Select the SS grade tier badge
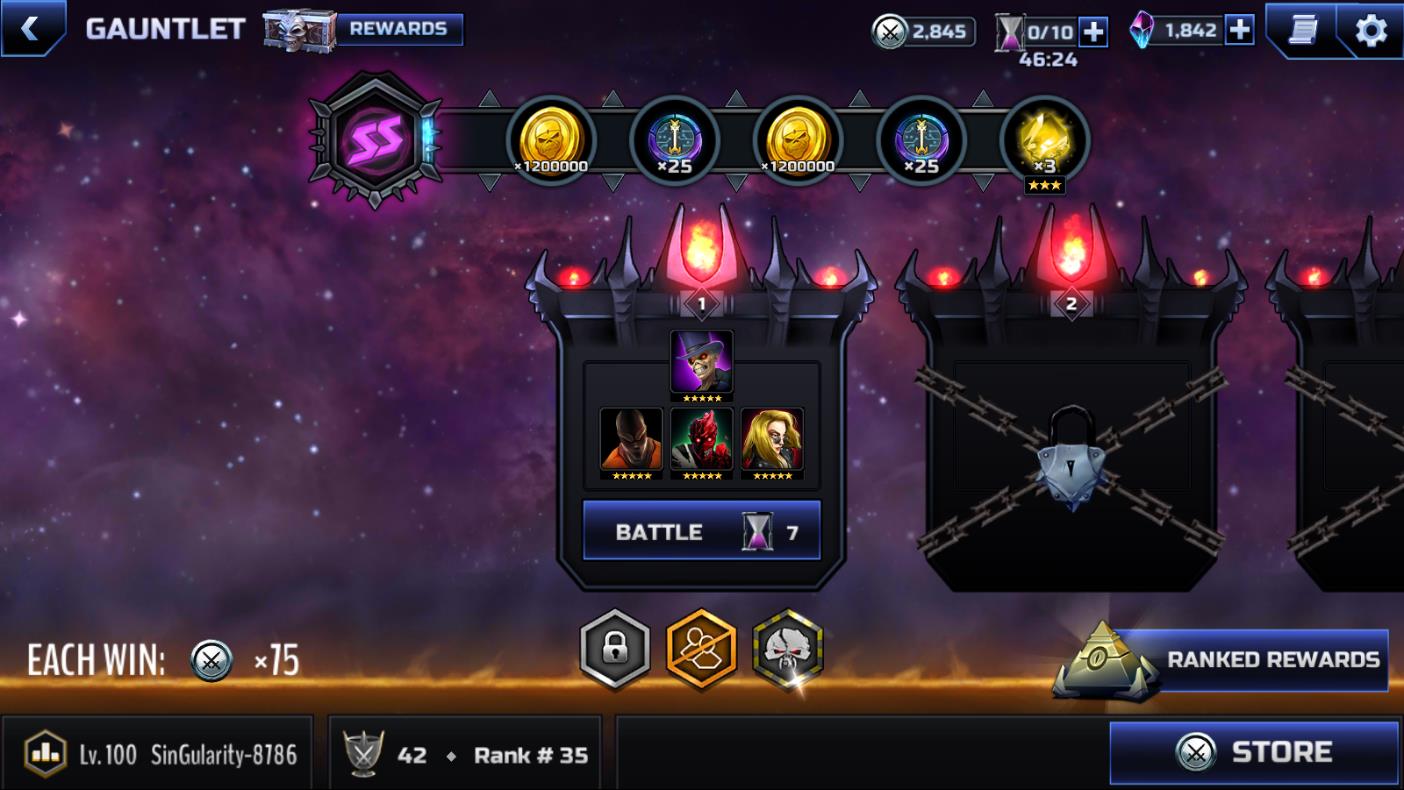Screen dimensions: 1404x790 (375, 139)
